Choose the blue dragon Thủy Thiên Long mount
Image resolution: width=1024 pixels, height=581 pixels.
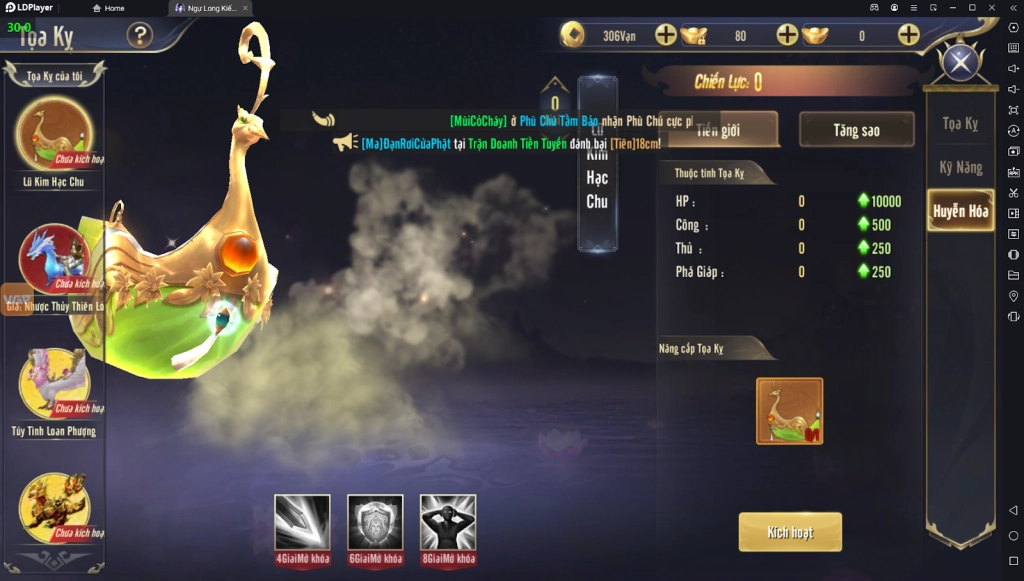pyautogui.click(x=54, y=258)
